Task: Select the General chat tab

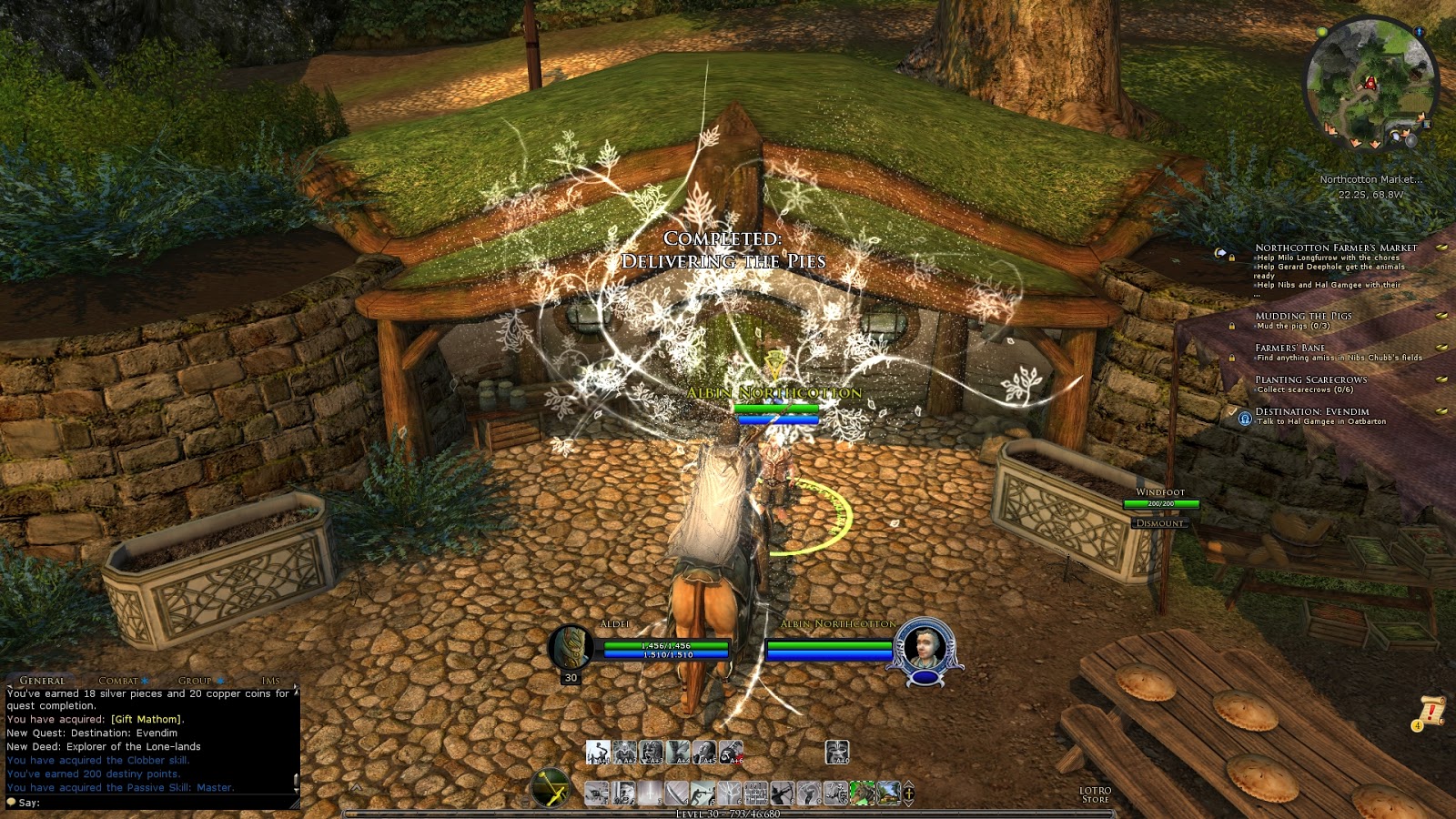Action: click(x=42, y=681)
